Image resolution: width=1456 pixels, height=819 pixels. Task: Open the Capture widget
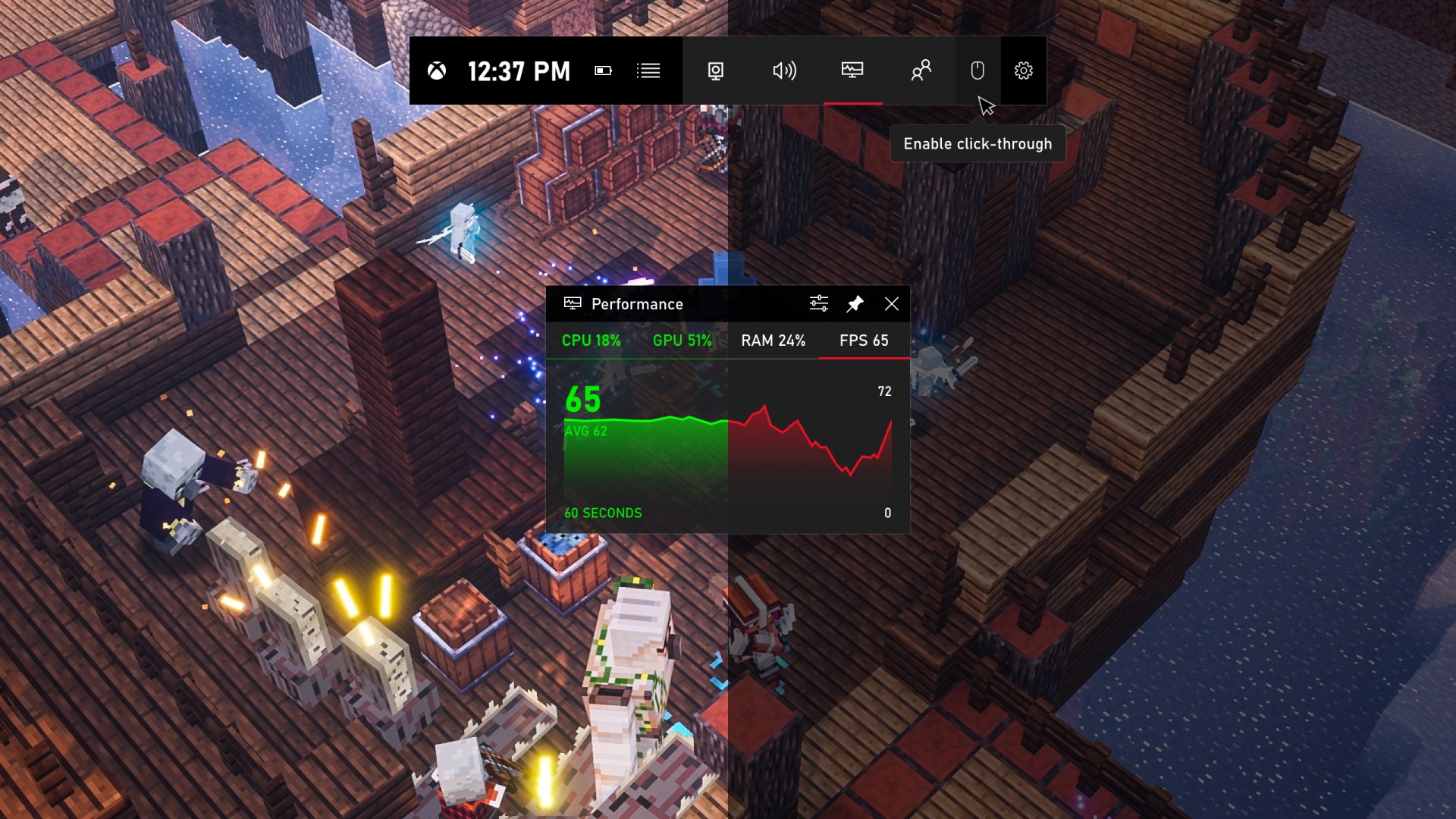pos(715,71)
